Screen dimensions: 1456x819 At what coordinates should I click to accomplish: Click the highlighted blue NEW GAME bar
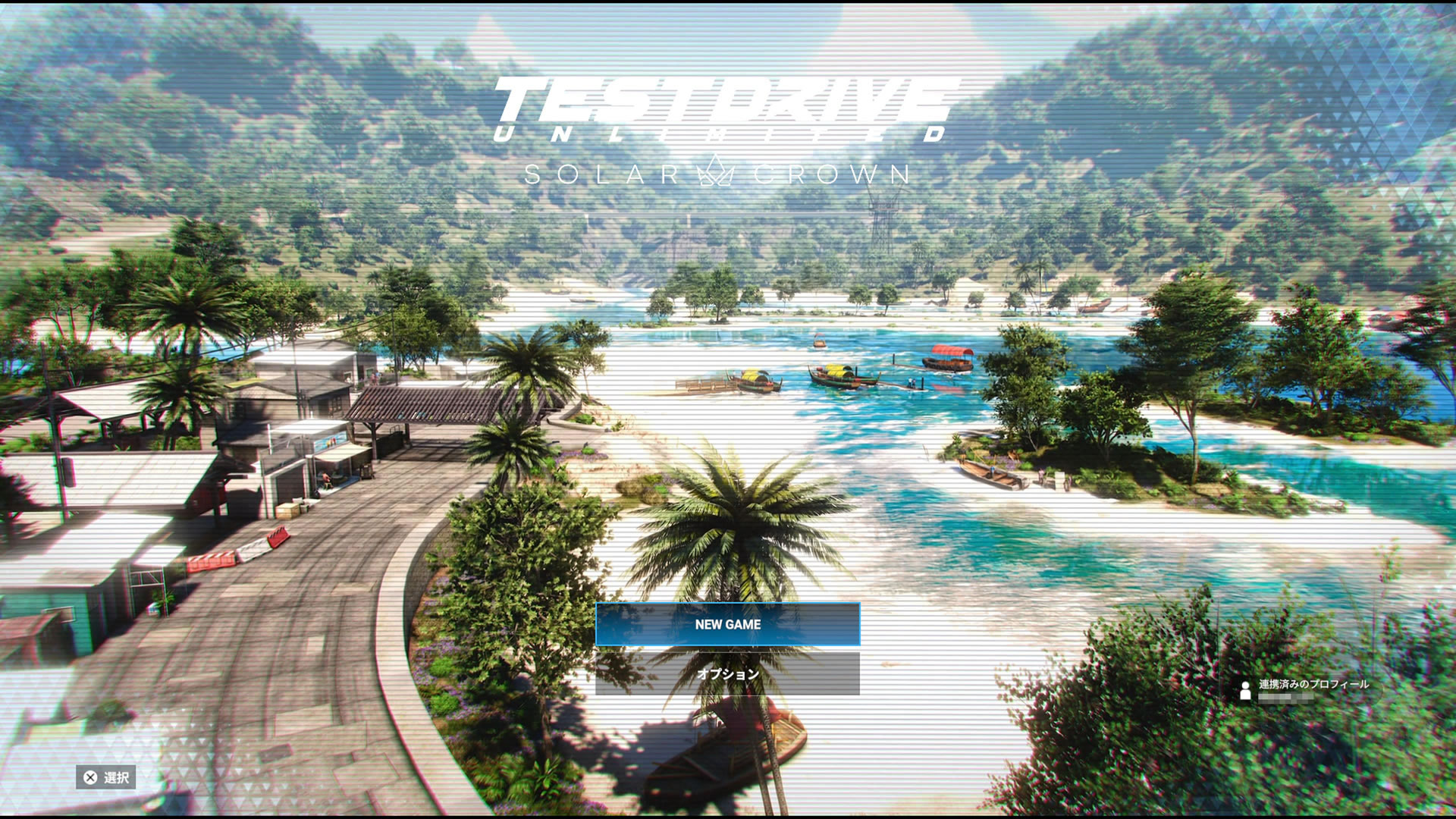click(x=728, y=625)
